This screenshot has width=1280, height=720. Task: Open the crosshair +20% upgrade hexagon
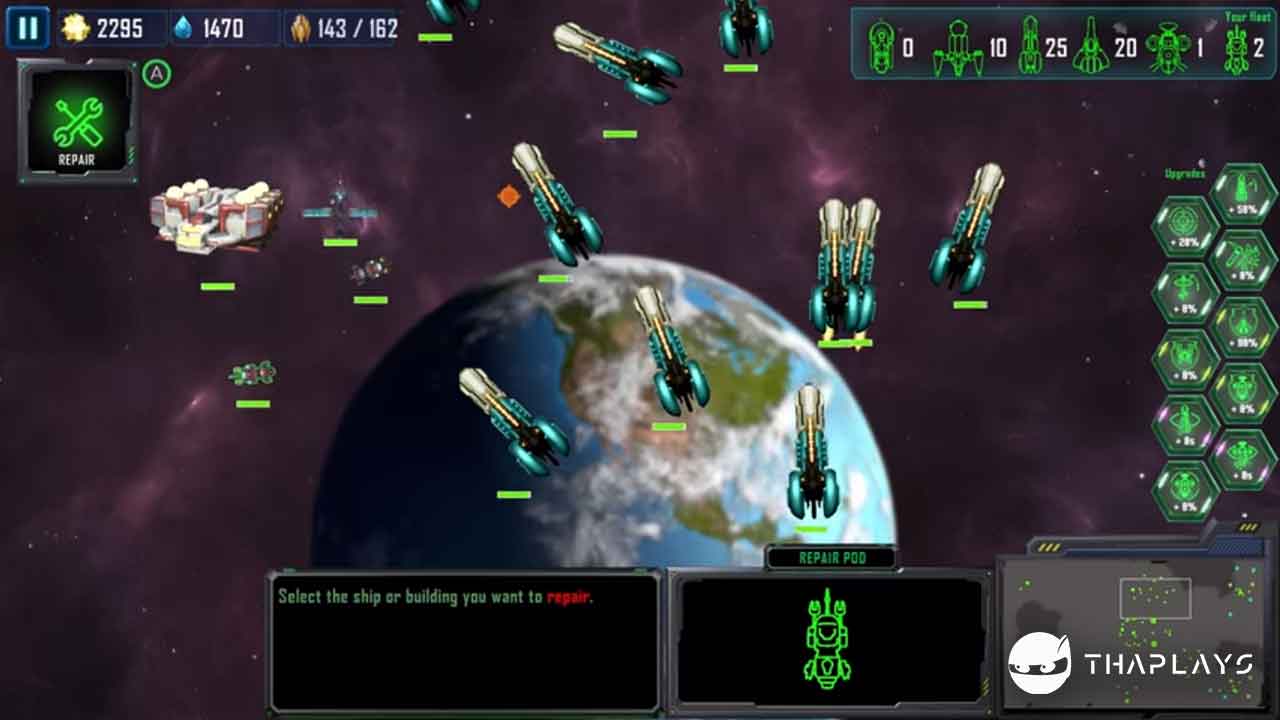(1185, 228)
